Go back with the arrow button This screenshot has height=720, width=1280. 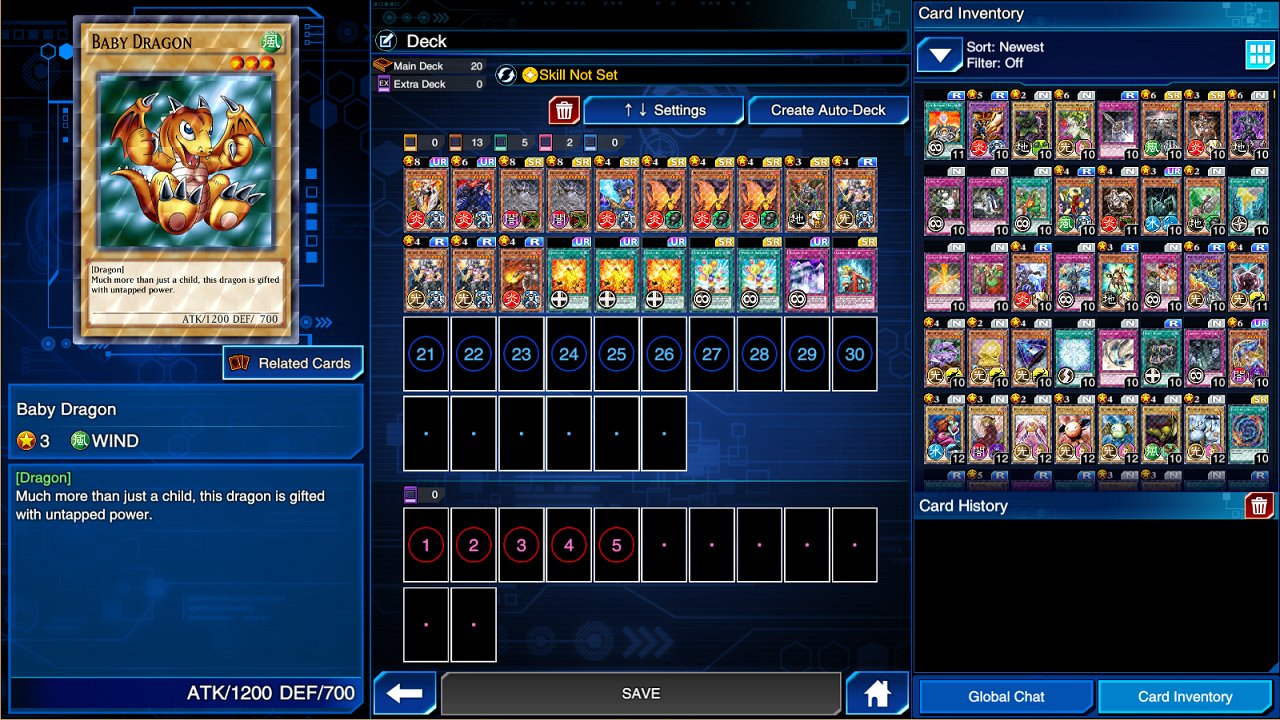pyautogui.click(x=405, y=693)
